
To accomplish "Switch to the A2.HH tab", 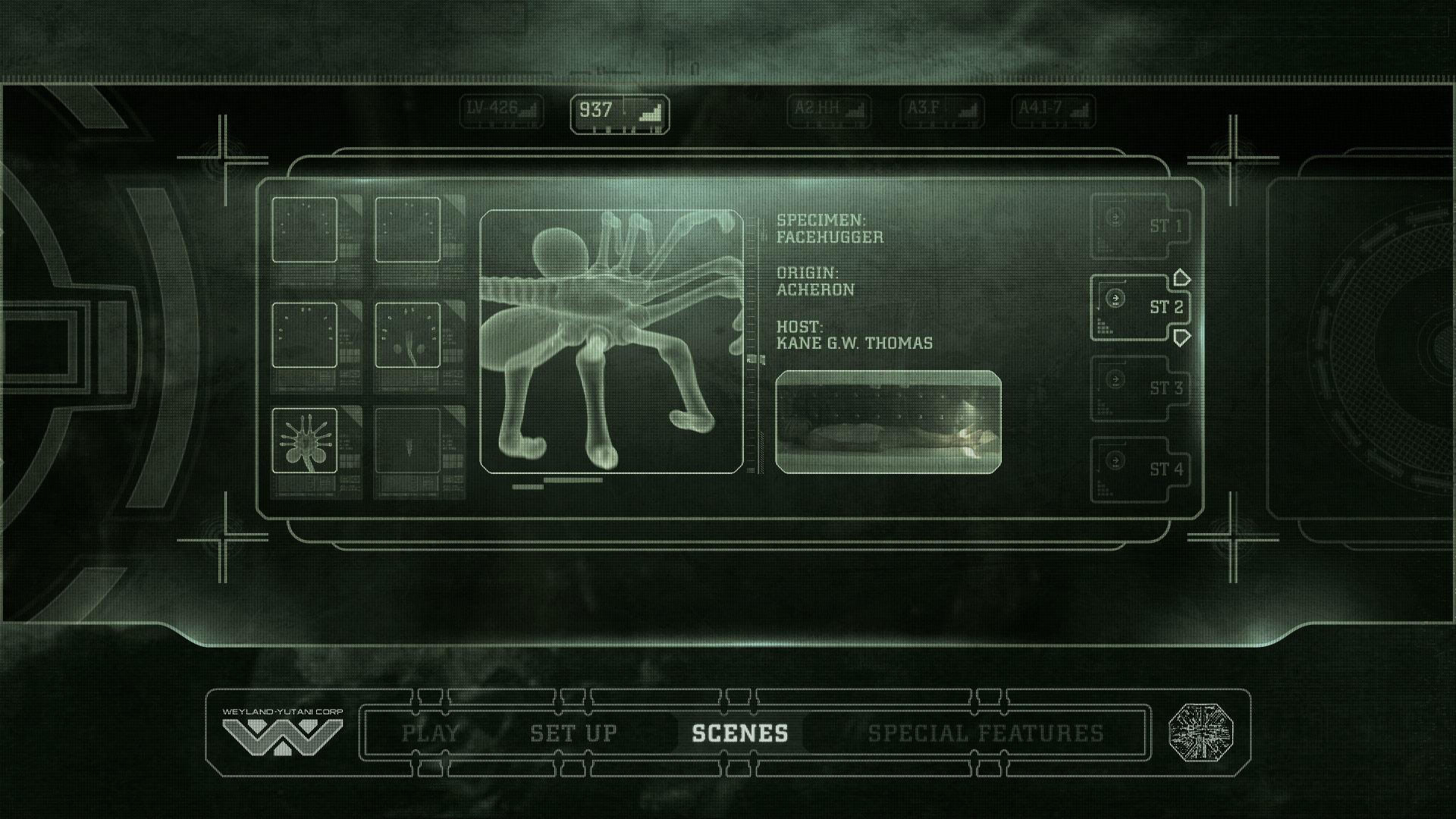I will coord(828,111).
